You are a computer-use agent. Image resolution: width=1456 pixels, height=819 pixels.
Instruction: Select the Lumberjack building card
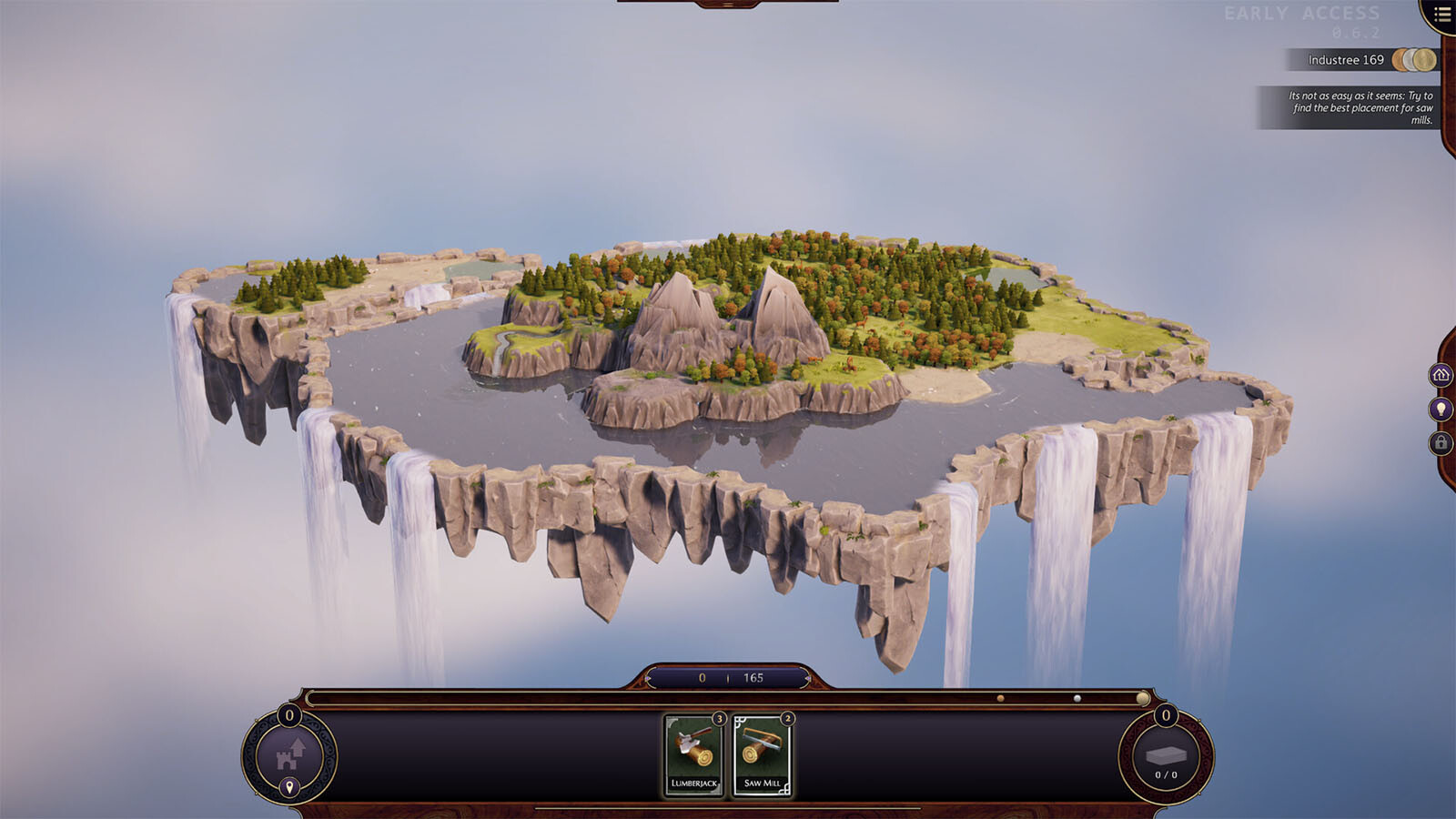(x=693, y=755)
